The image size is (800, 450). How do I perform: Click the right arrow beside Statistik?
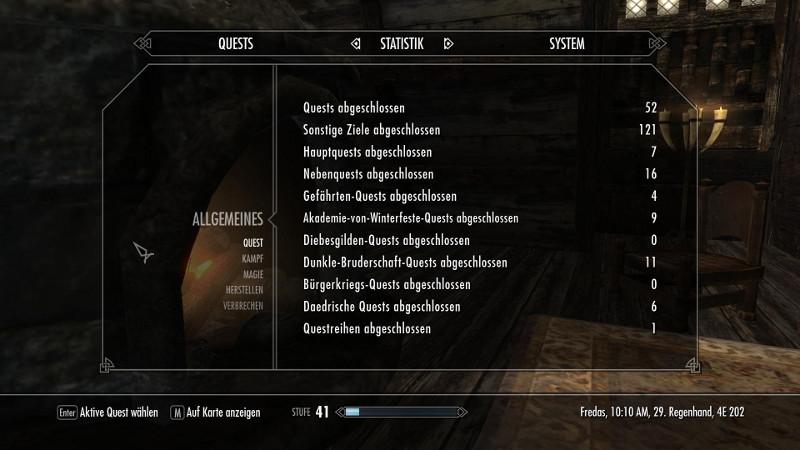tap(448, 44)
